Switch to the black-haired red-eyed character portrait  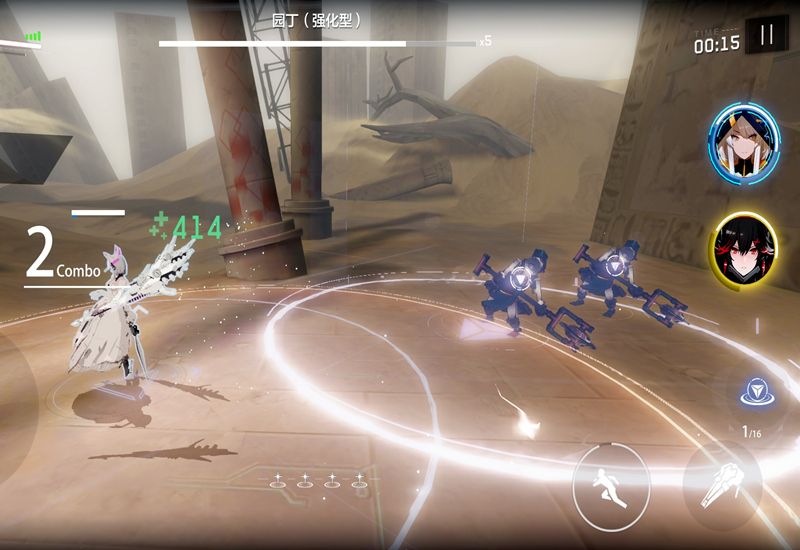coord(745,248)
